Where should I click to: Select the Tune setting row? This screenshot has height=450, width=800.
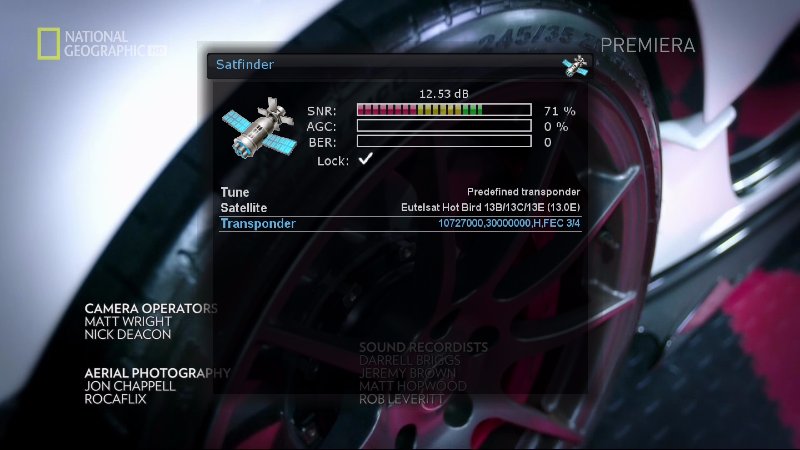coord(400,192)
